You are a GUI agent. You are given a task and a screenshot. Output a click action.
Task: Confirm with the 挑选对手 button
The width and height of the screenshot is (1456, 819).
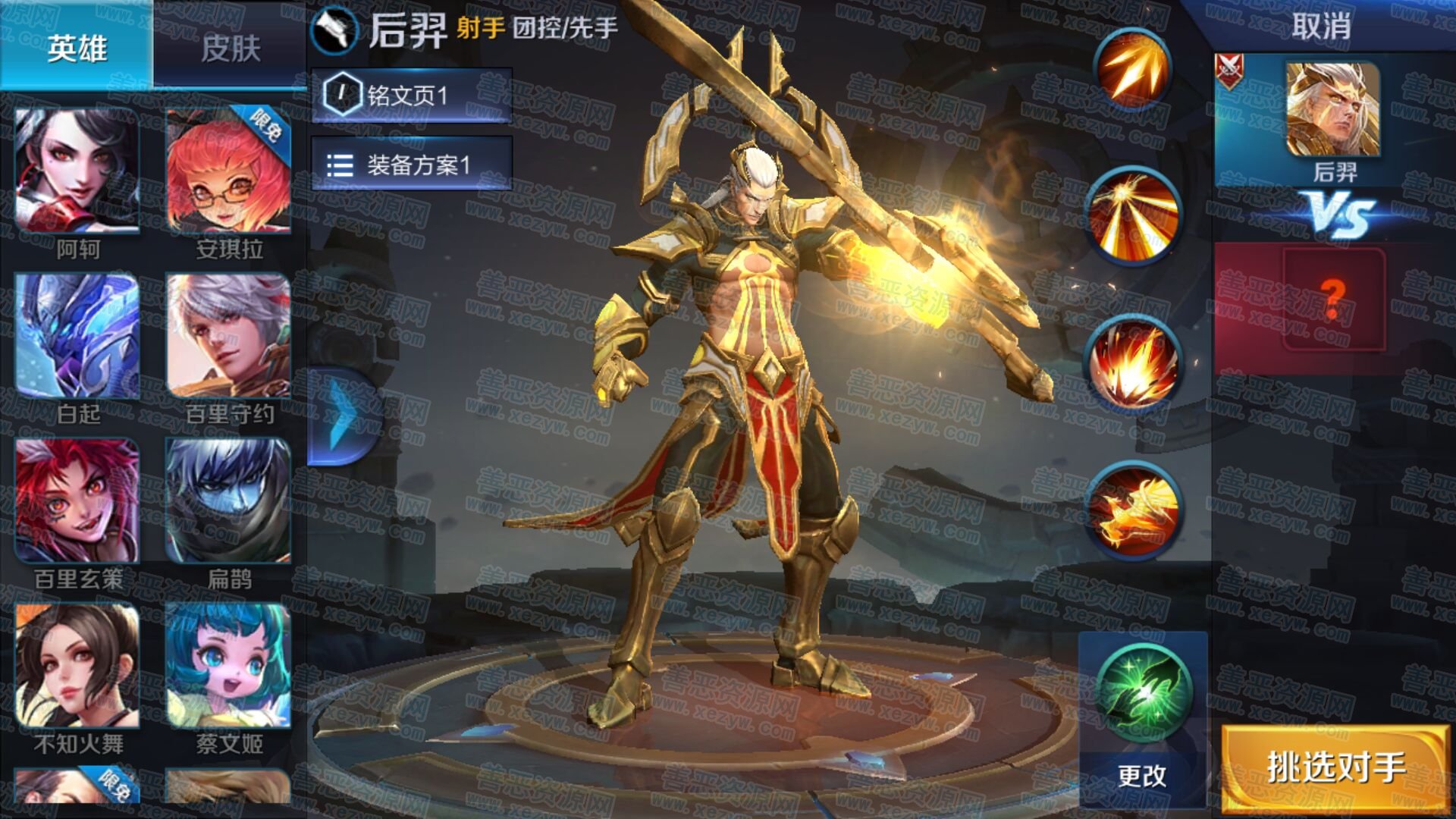click(1336, 767)
